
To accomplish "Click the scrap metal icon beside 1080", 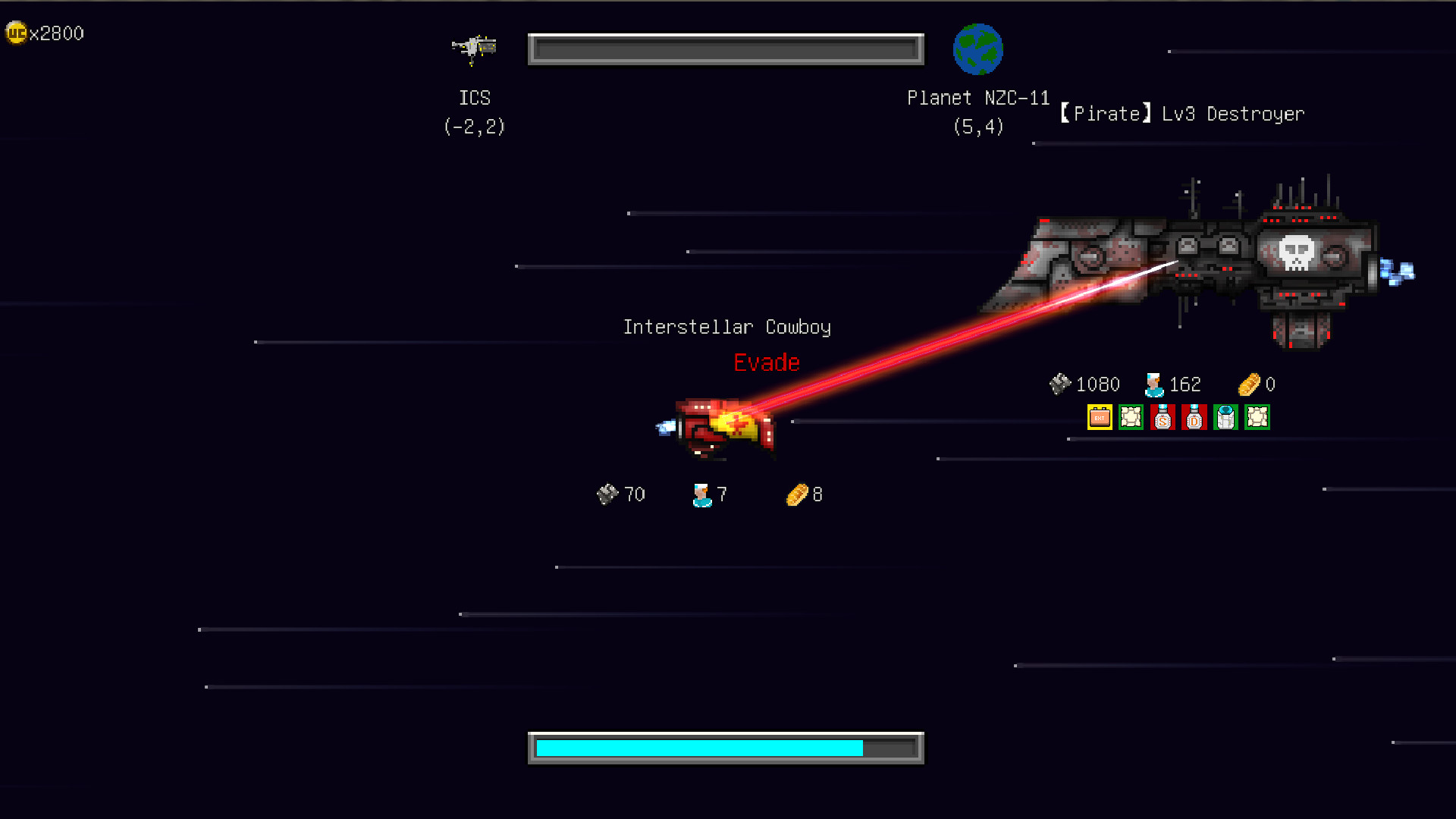I will 1060,384.
